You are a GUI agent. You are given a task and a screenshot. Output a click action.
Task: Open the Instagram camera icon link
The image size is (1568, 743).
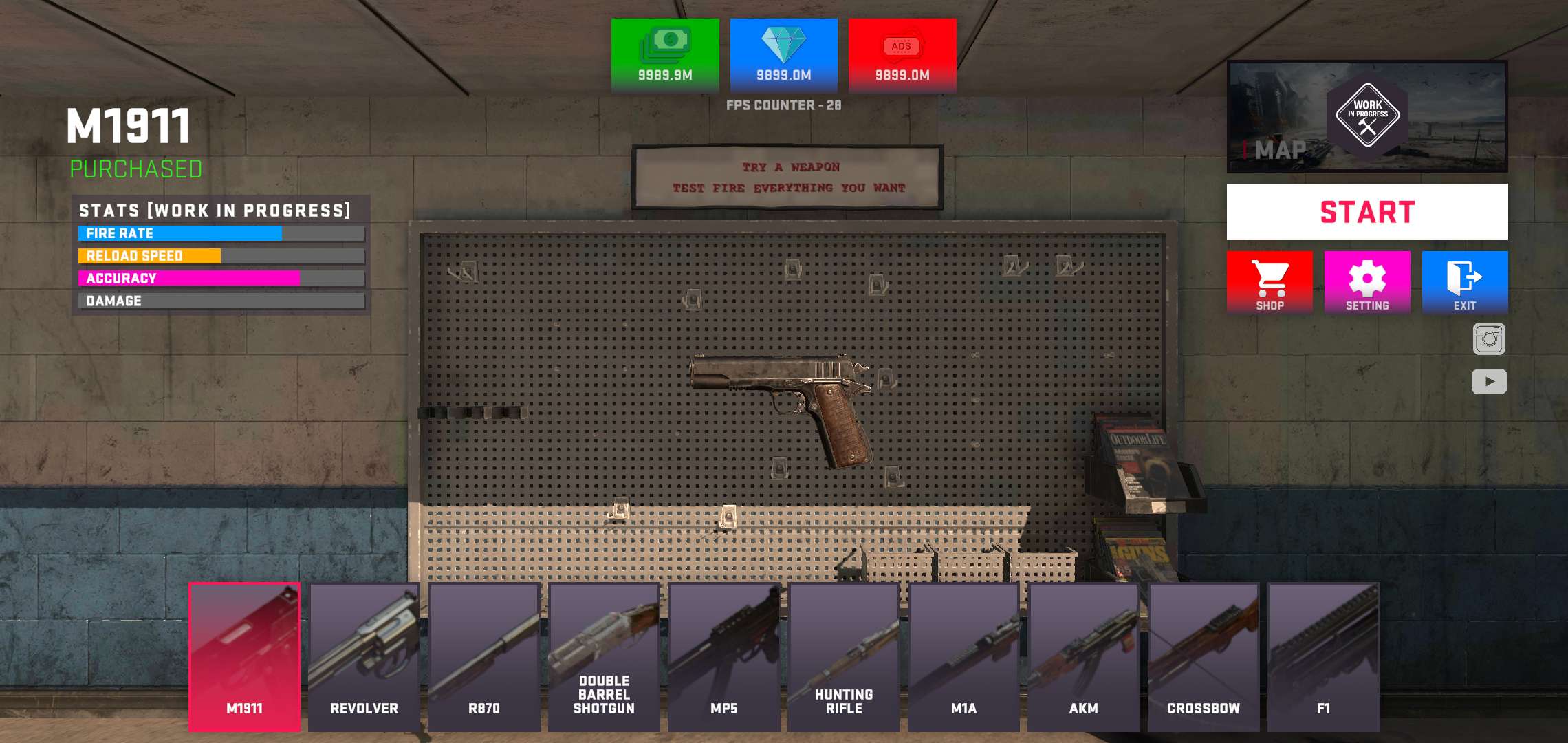click(1489, 339)
